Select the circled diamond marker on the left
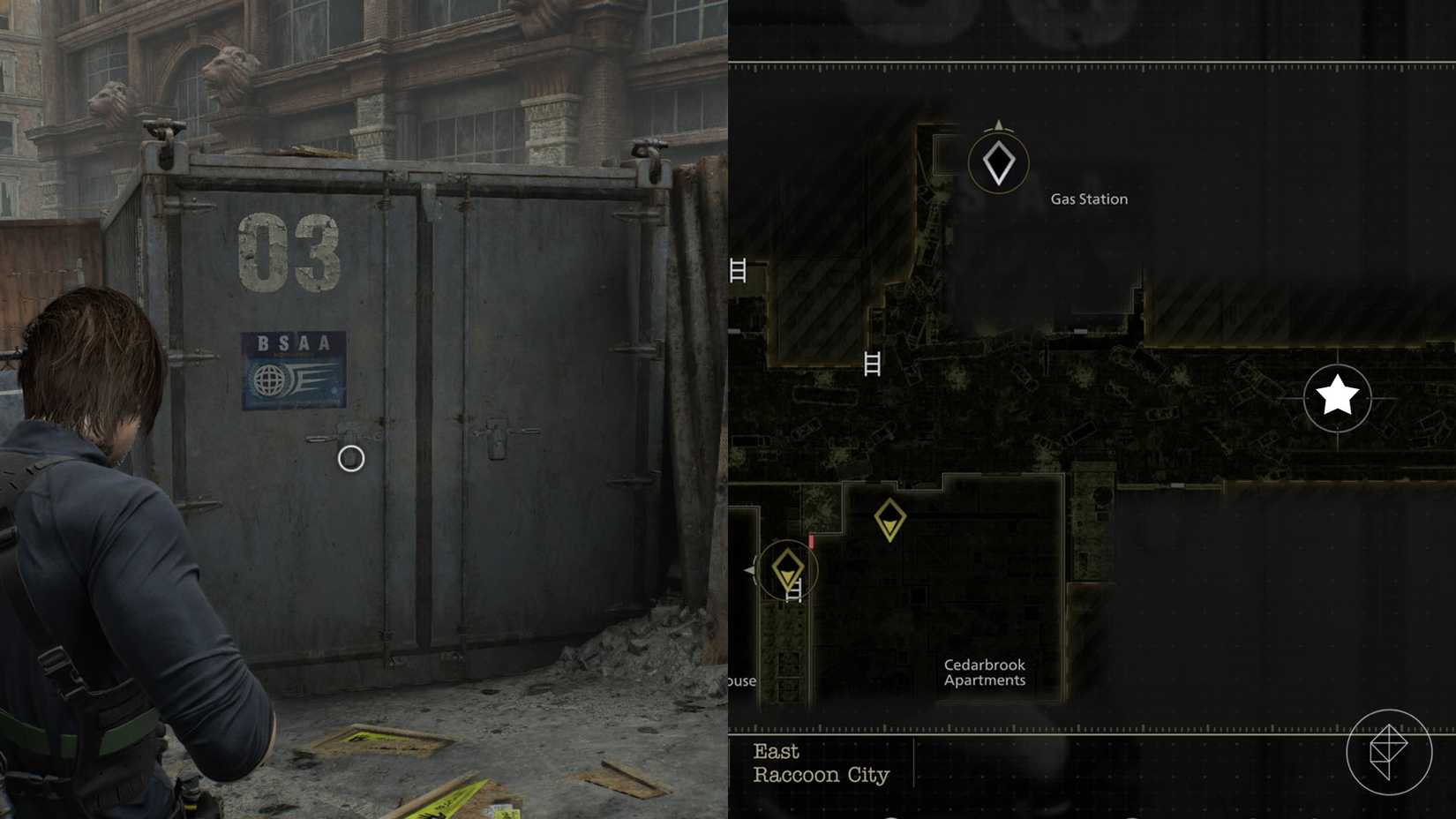Viewport: 1456px width, 819px height. tap(789, 567)
